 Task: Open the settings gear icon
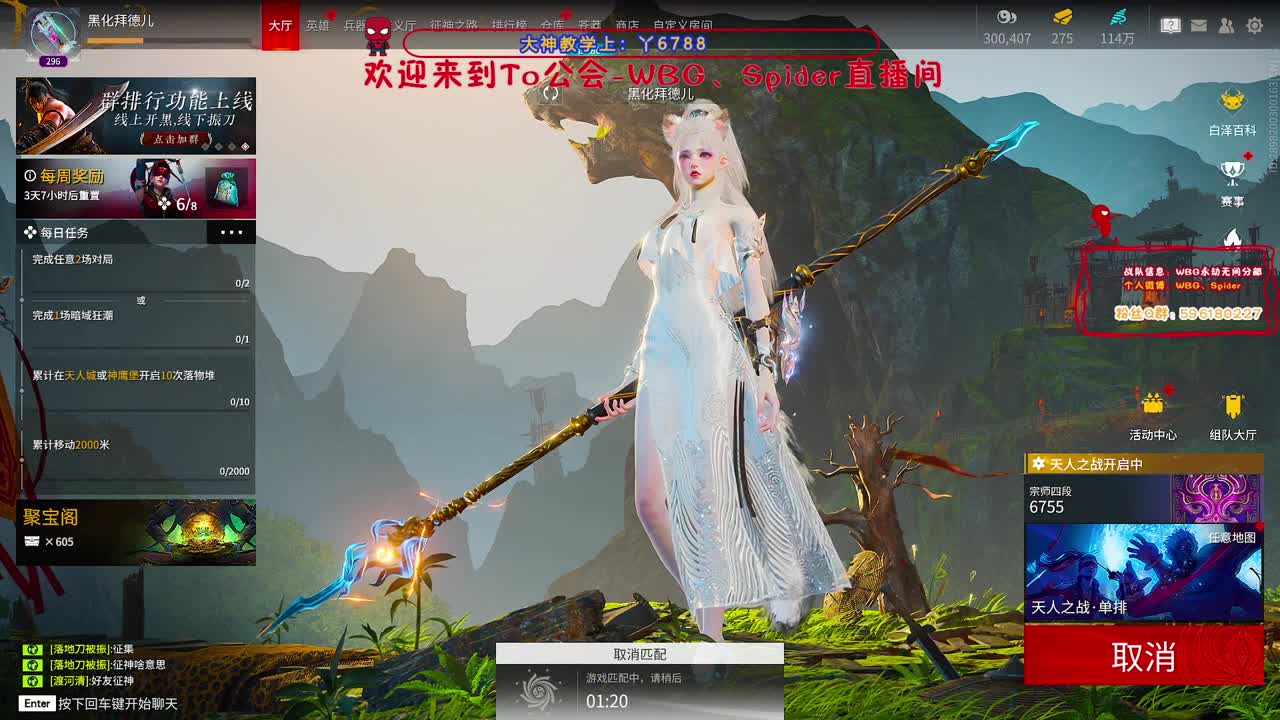pyautogui.click(x=1254, y=24)
